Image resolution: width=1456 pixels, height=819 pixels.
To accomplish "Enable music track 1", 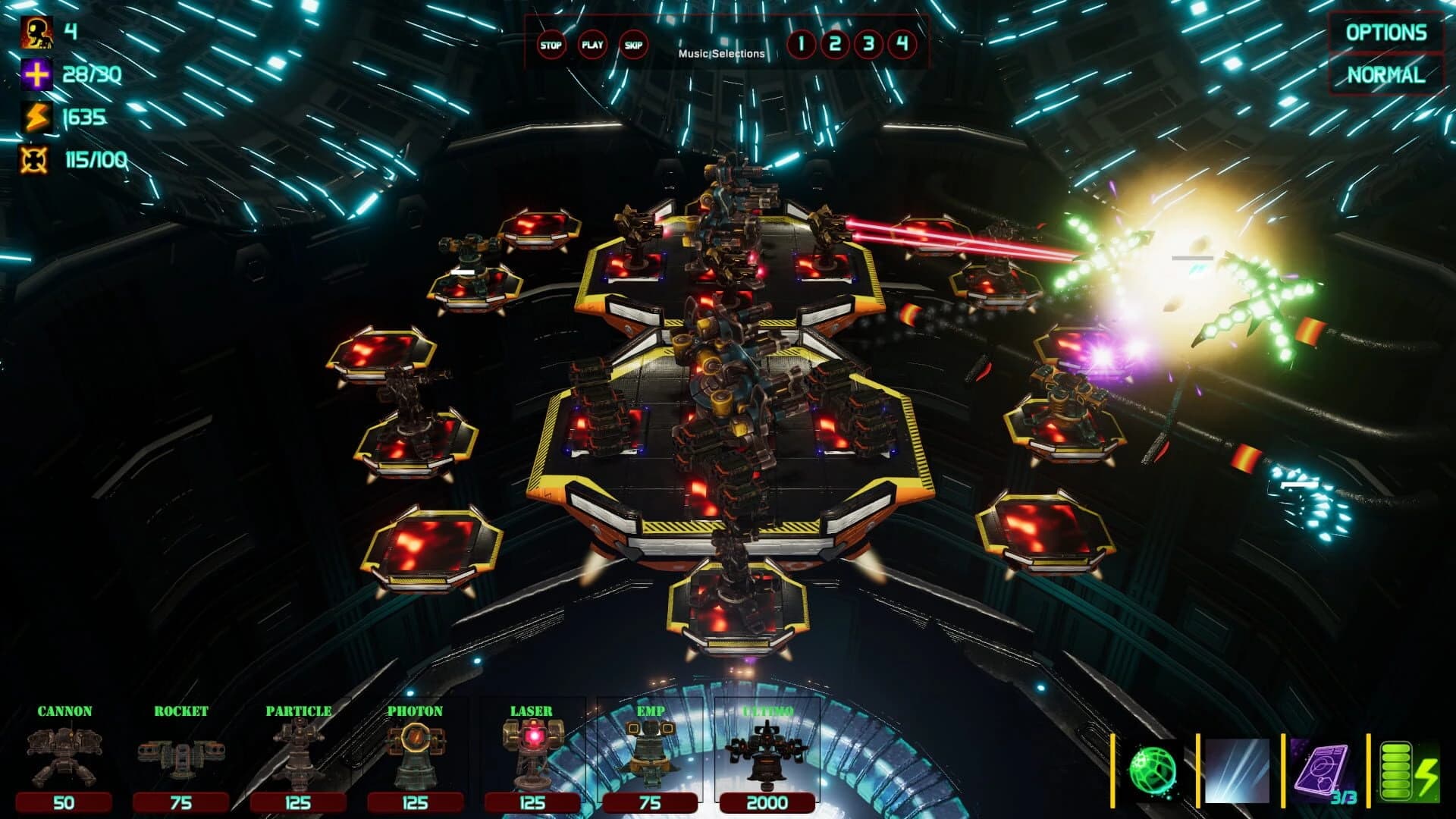I will tap(802, 45).
